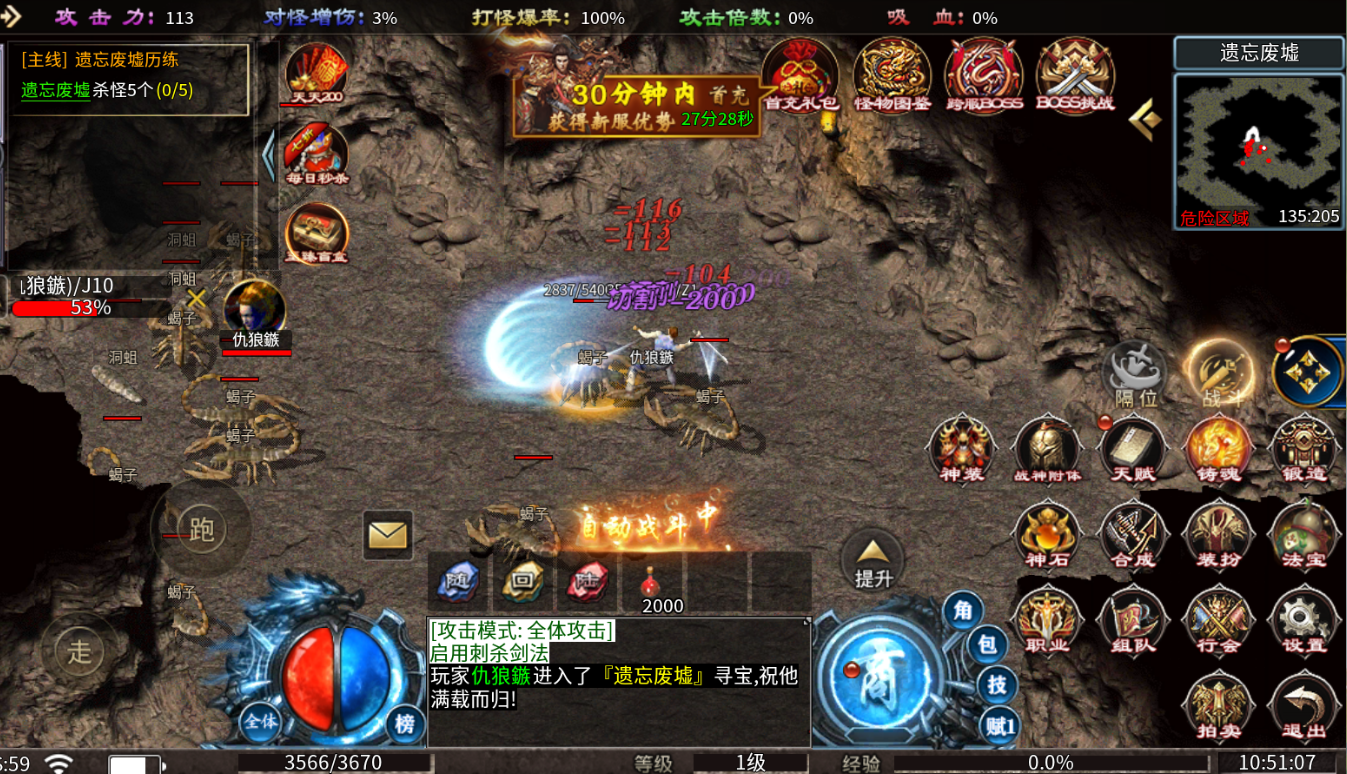Screen dimensions: 1347x774
Task: Open the 天赋 talent book
Action: [1133, 450]
